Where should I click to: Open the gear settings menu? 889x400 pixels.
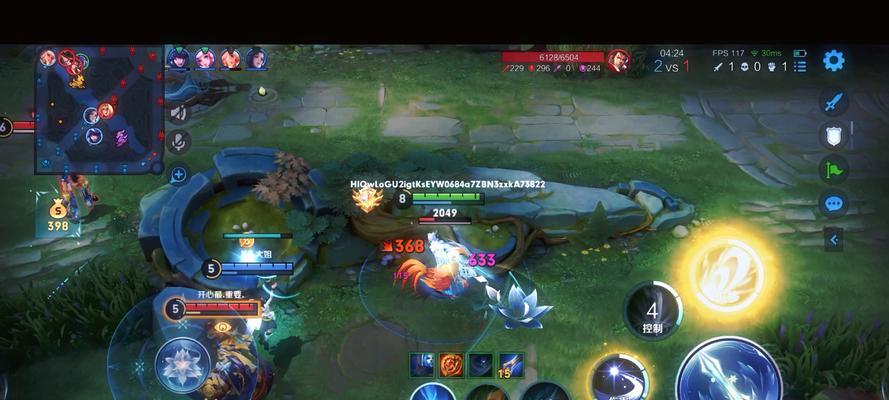coord(833,60)
